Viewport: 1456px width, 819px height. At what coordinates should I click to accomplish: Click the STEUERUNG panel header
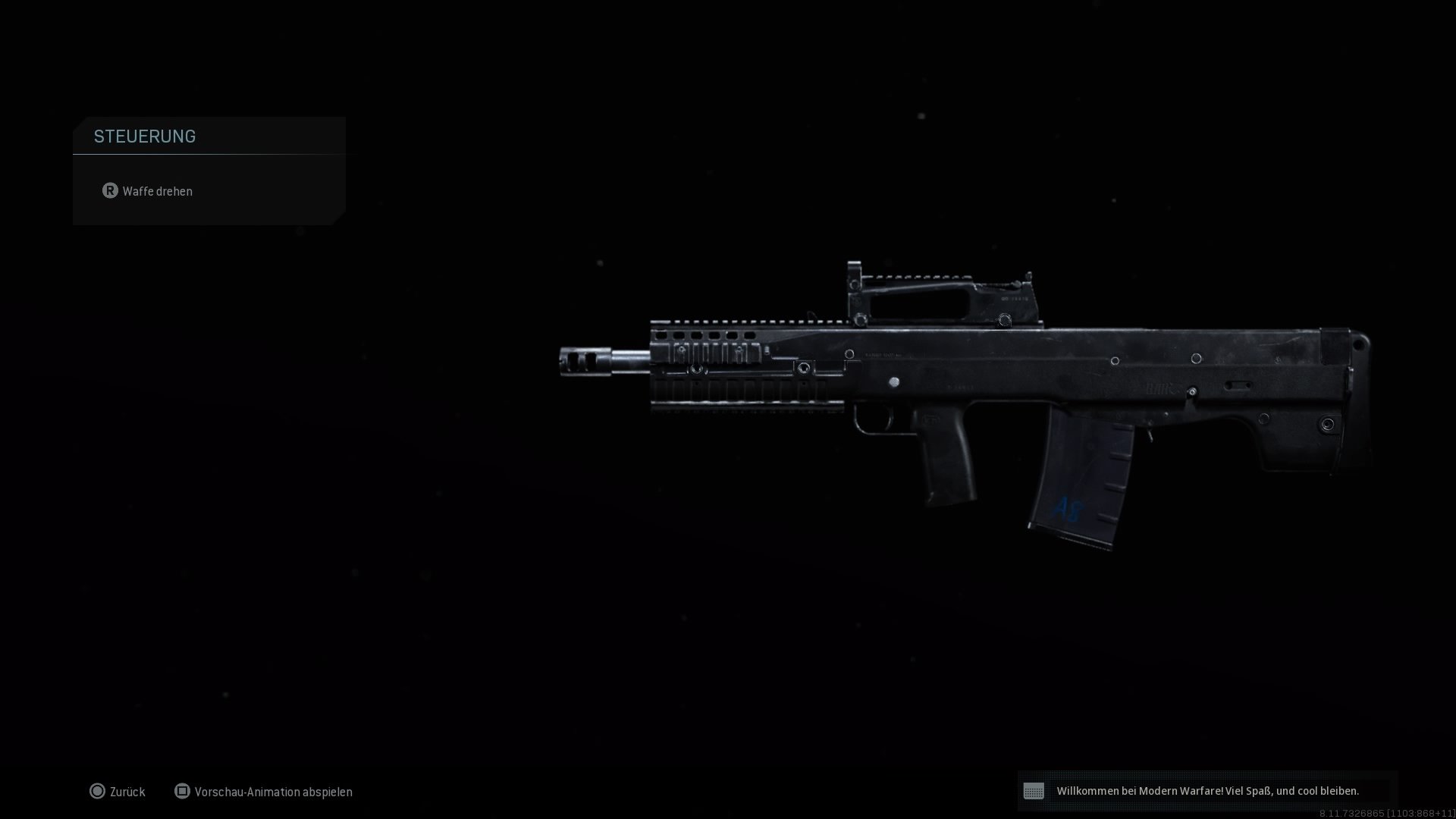pos(145,136)
